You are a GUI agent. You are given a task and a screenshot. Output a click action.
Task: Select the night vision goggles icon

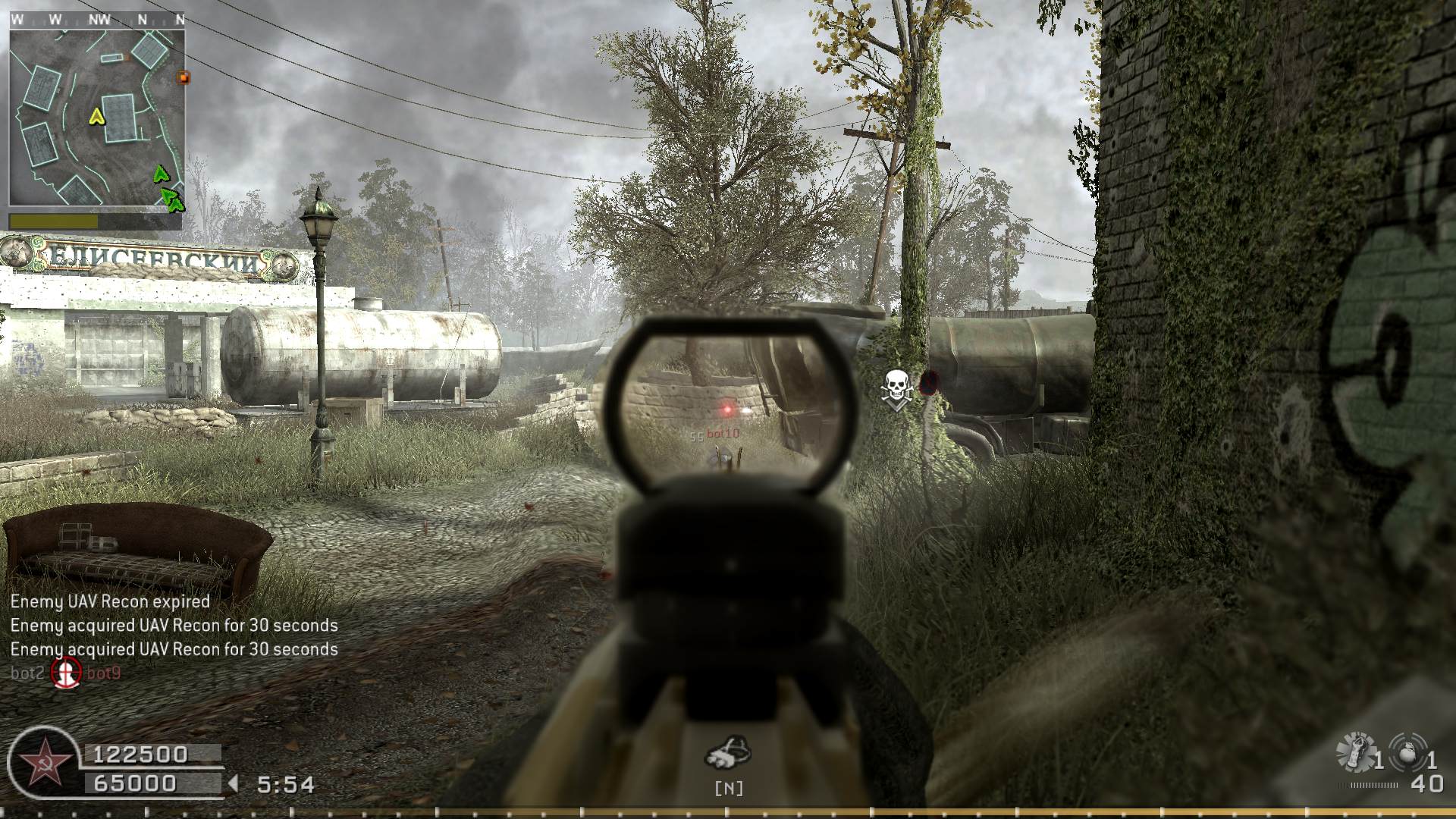[728, 752]
